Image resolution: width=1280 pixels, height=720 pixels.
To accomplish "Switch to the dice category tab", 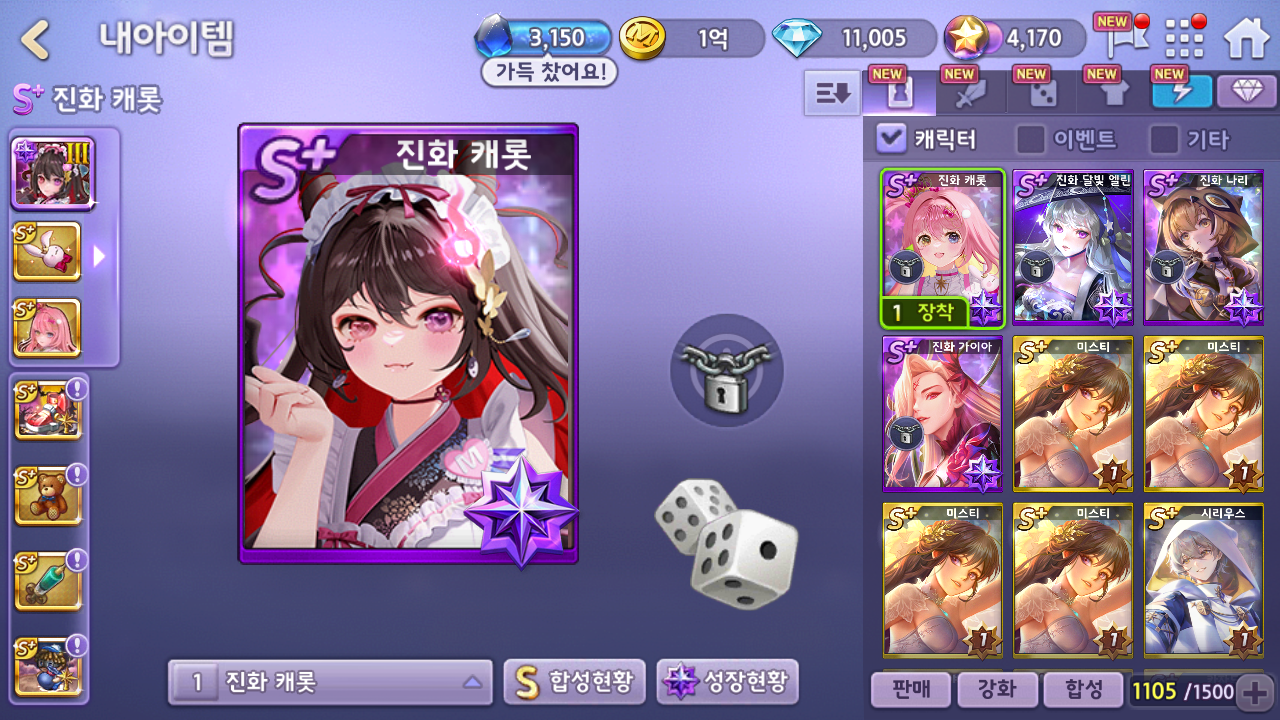I will click(x=1043, y=93).
